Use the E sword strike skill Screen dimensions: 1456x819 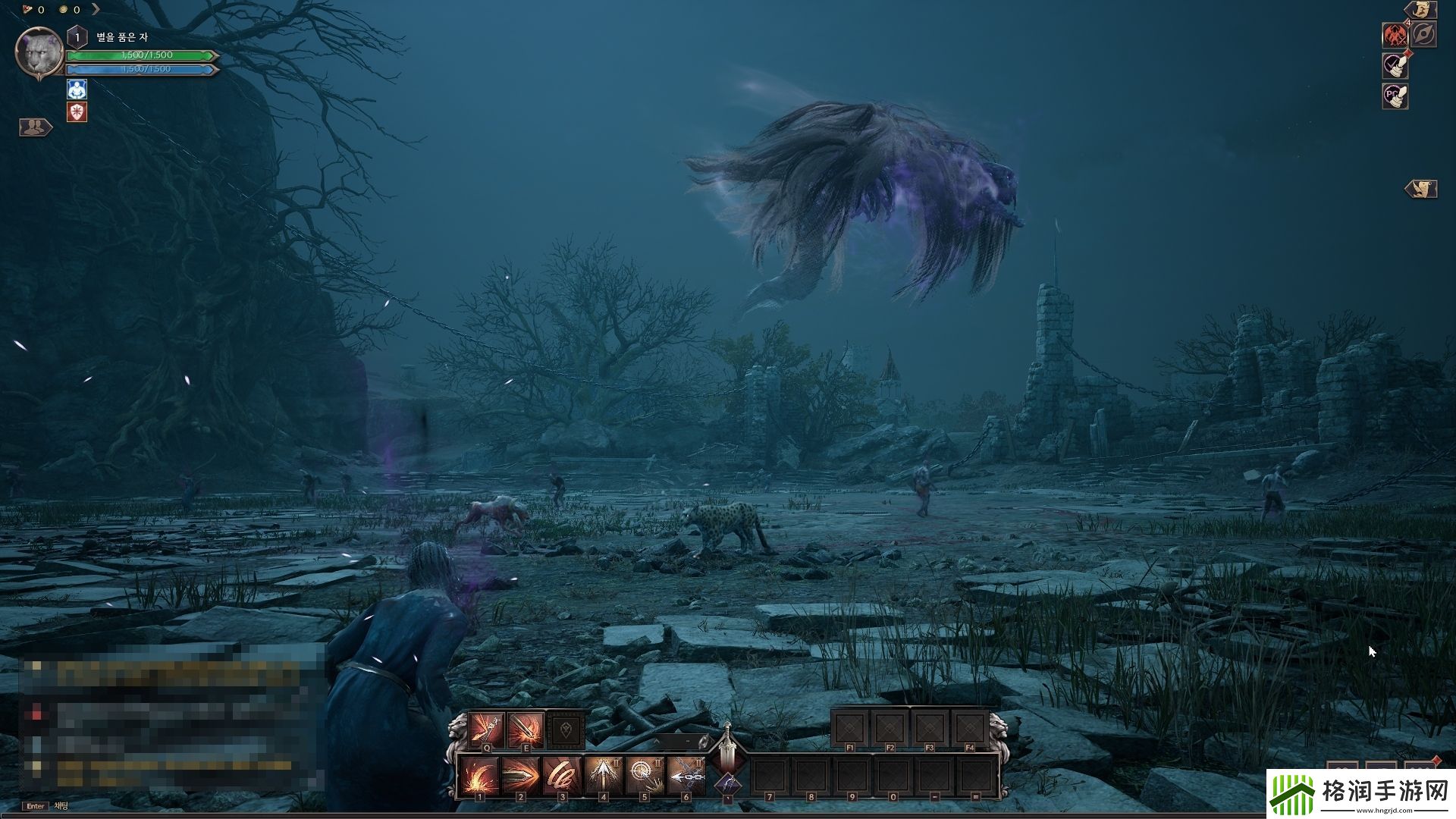(526, 730)
